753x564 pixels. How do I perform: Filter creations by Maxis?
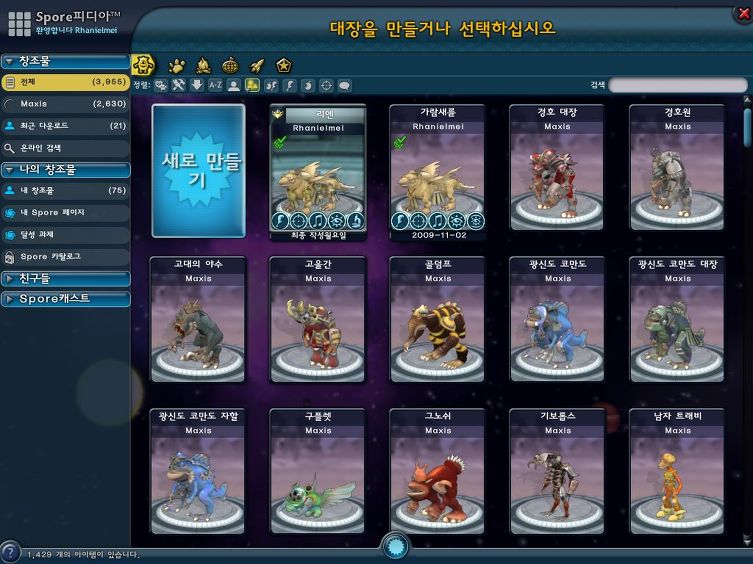point(65,103)
